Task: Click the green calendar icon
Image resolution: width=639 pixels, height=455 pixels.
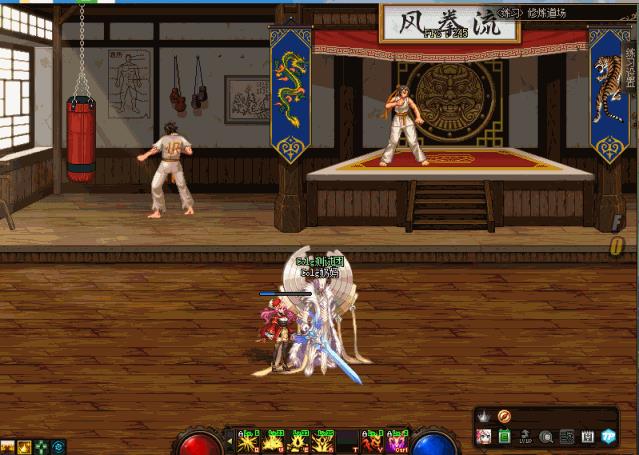Action: 504,437
